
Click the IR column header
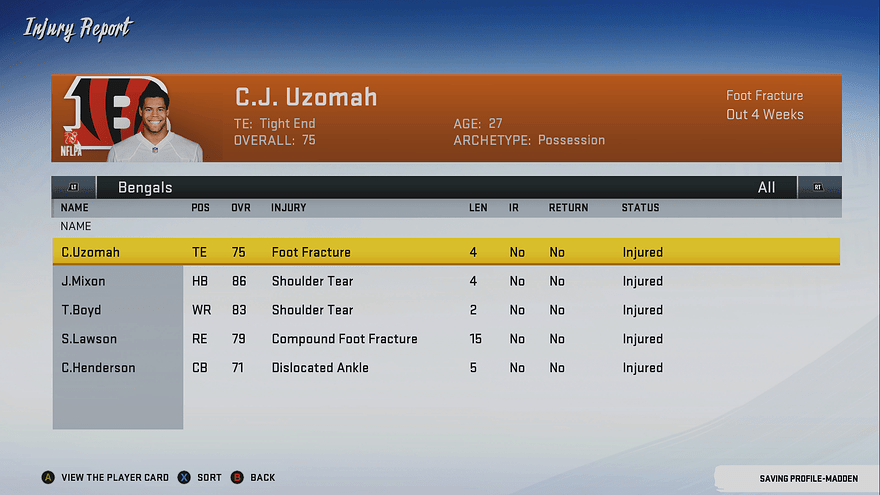[515, 208]
